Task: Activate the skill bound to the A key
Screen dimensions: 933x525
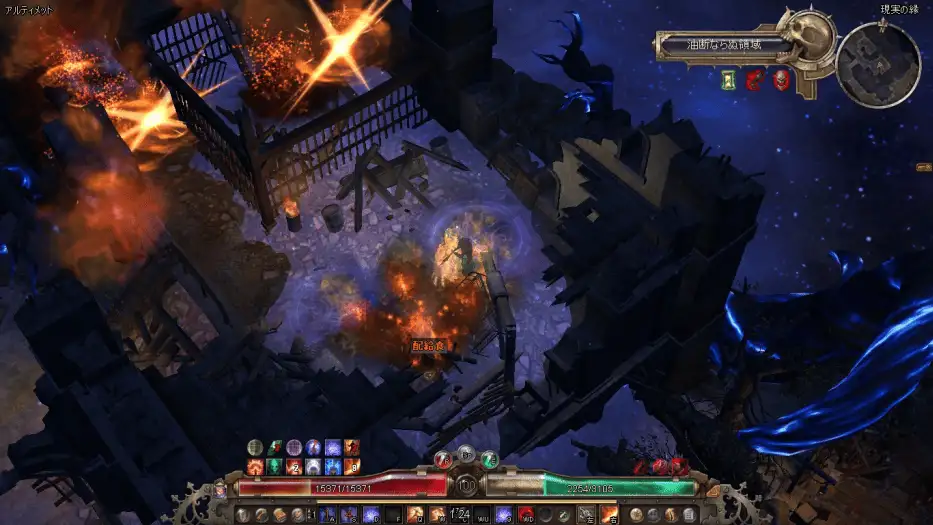Action: (326, 514)
